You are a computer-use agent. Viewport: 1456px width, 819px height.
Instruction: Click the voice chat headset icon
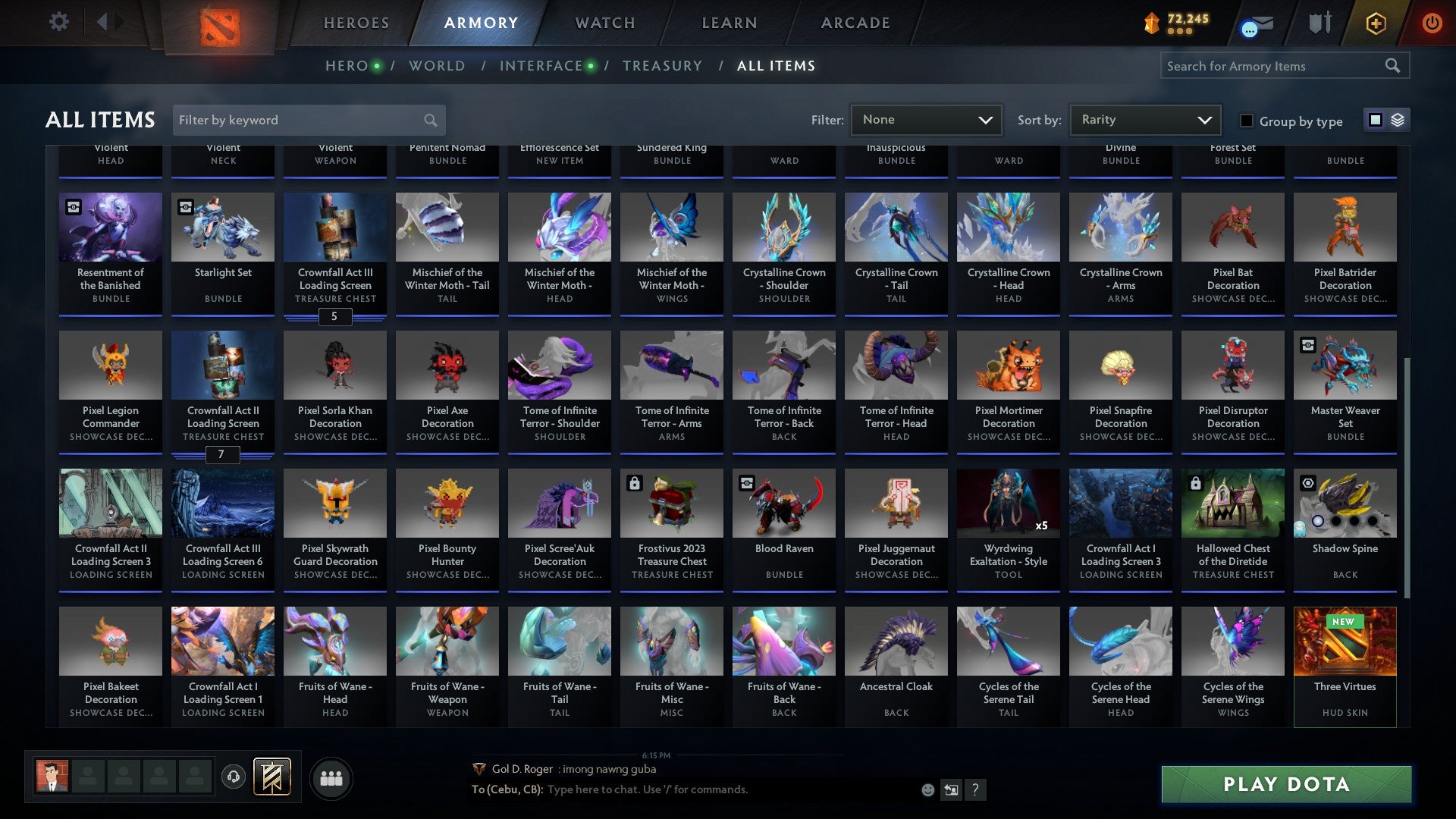pos(234,777)
